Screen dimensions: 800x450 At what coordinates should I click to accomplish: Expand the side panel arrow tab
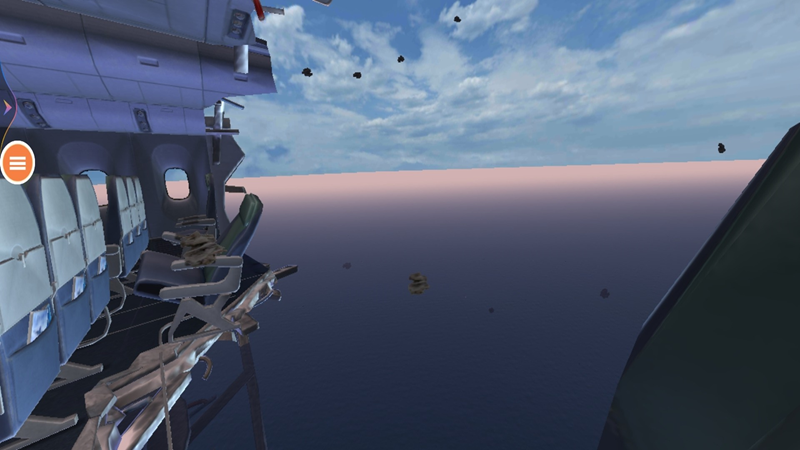(6, 105)
